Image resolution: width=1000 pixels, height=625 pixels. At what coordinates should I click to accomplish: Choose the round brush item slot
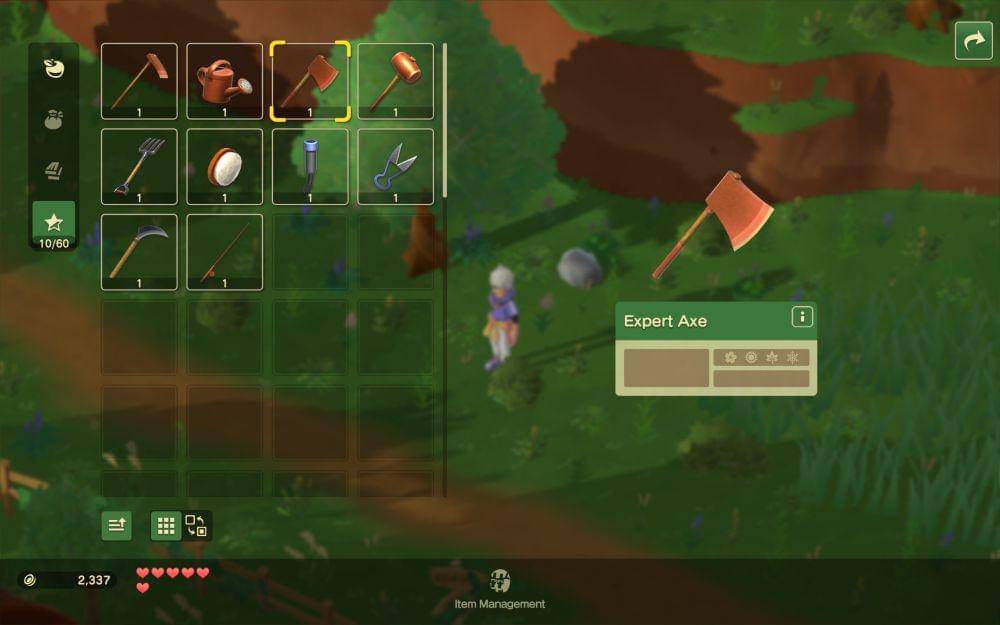click(224, 166)
